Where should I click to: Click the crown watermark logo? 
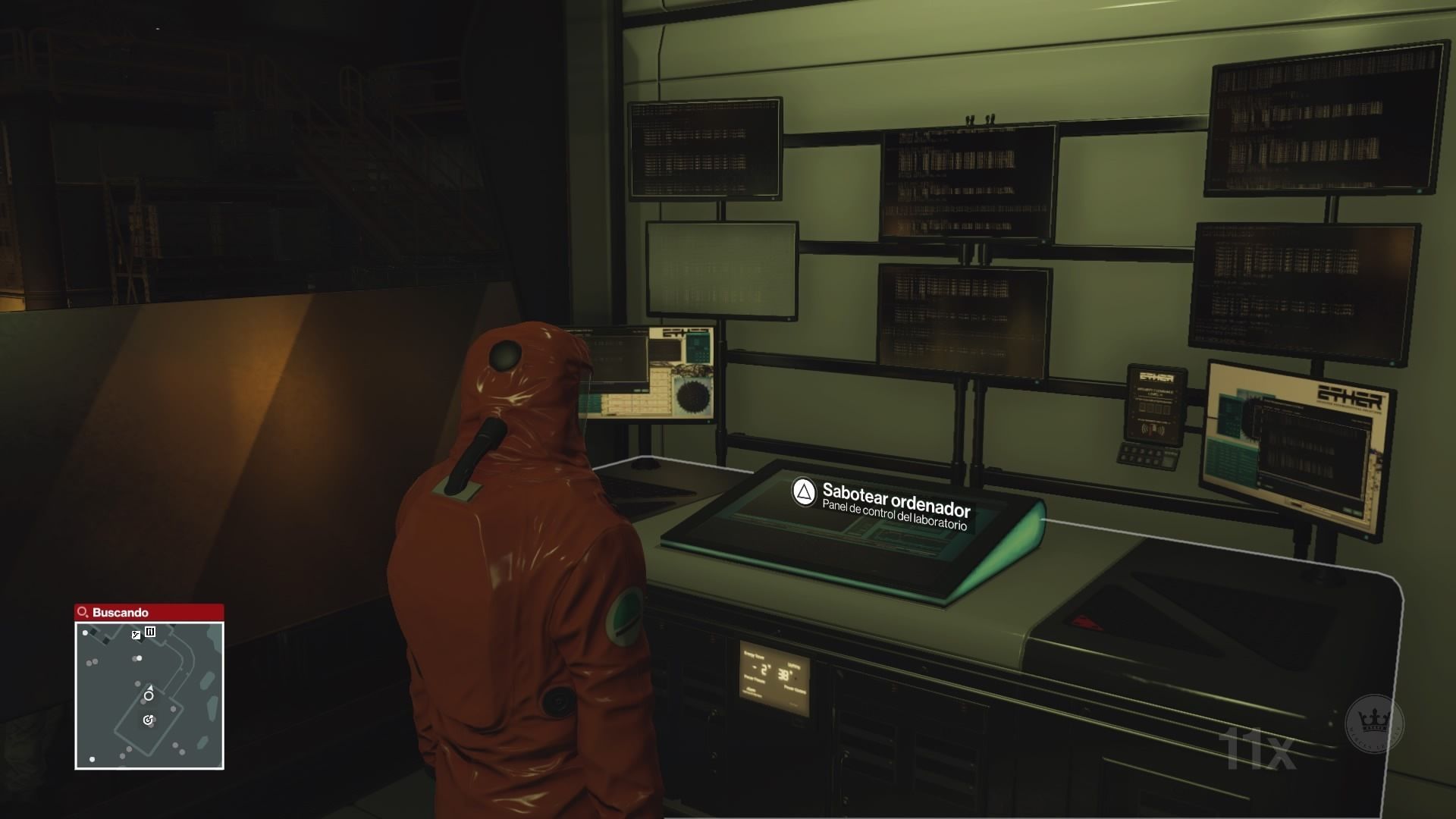[1374, 724]
